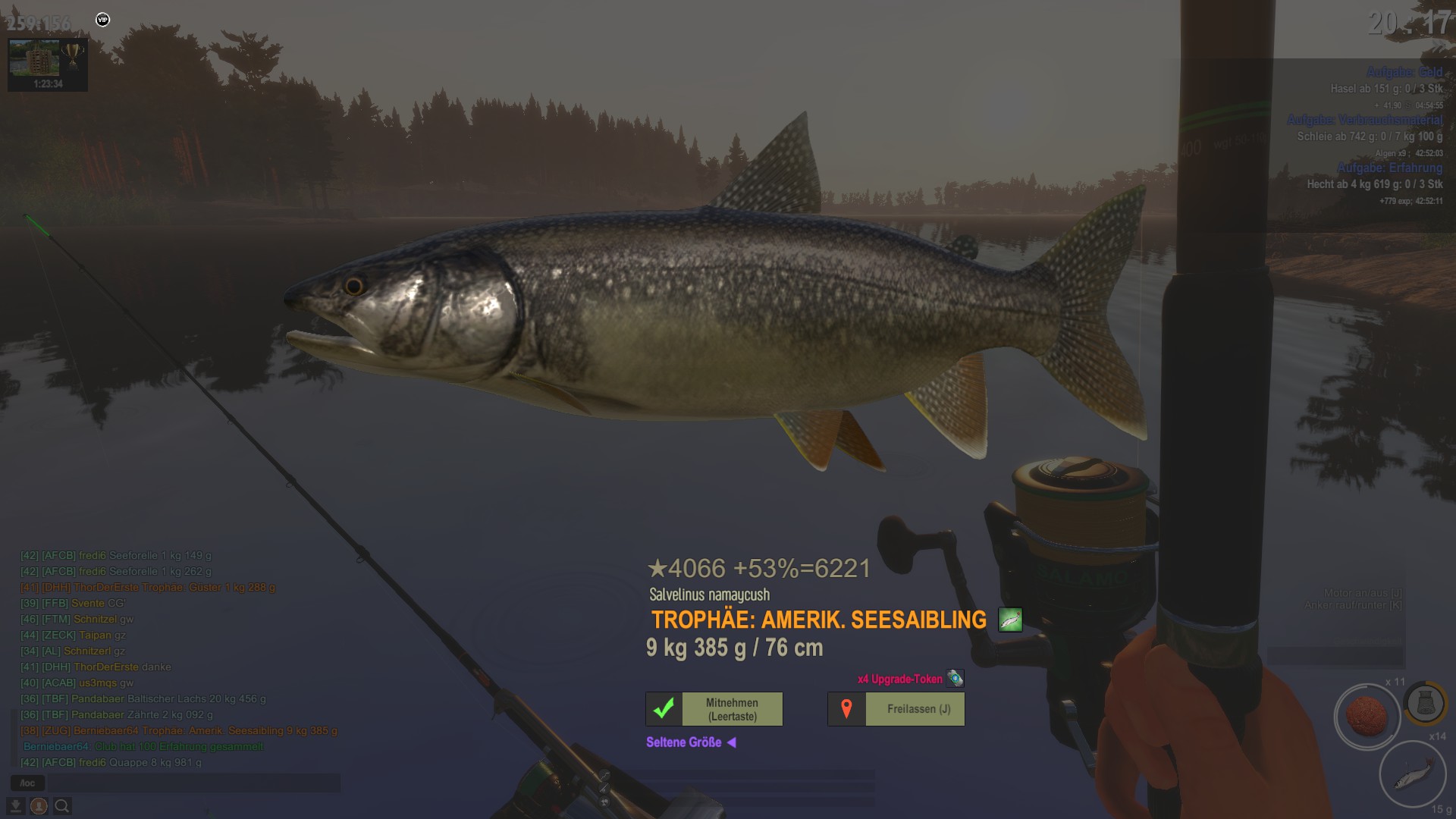Open the golden trophy cup icon
1456x819 pixels.
point(73,55)
